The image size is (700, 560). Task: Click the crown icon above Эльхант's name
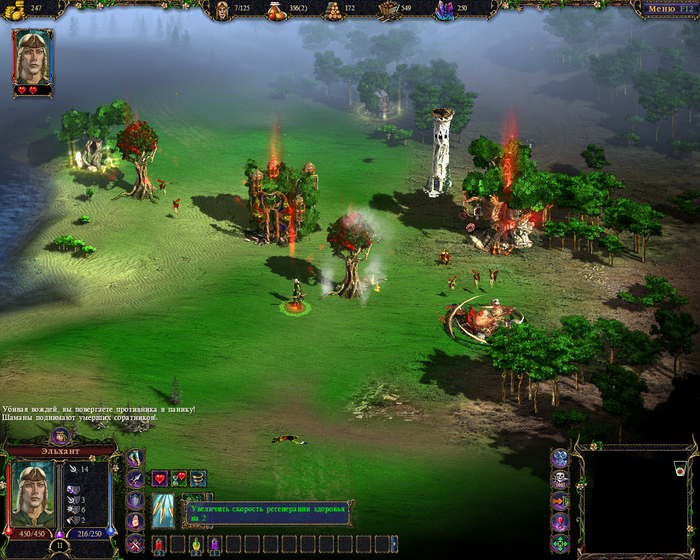[60, 435]
